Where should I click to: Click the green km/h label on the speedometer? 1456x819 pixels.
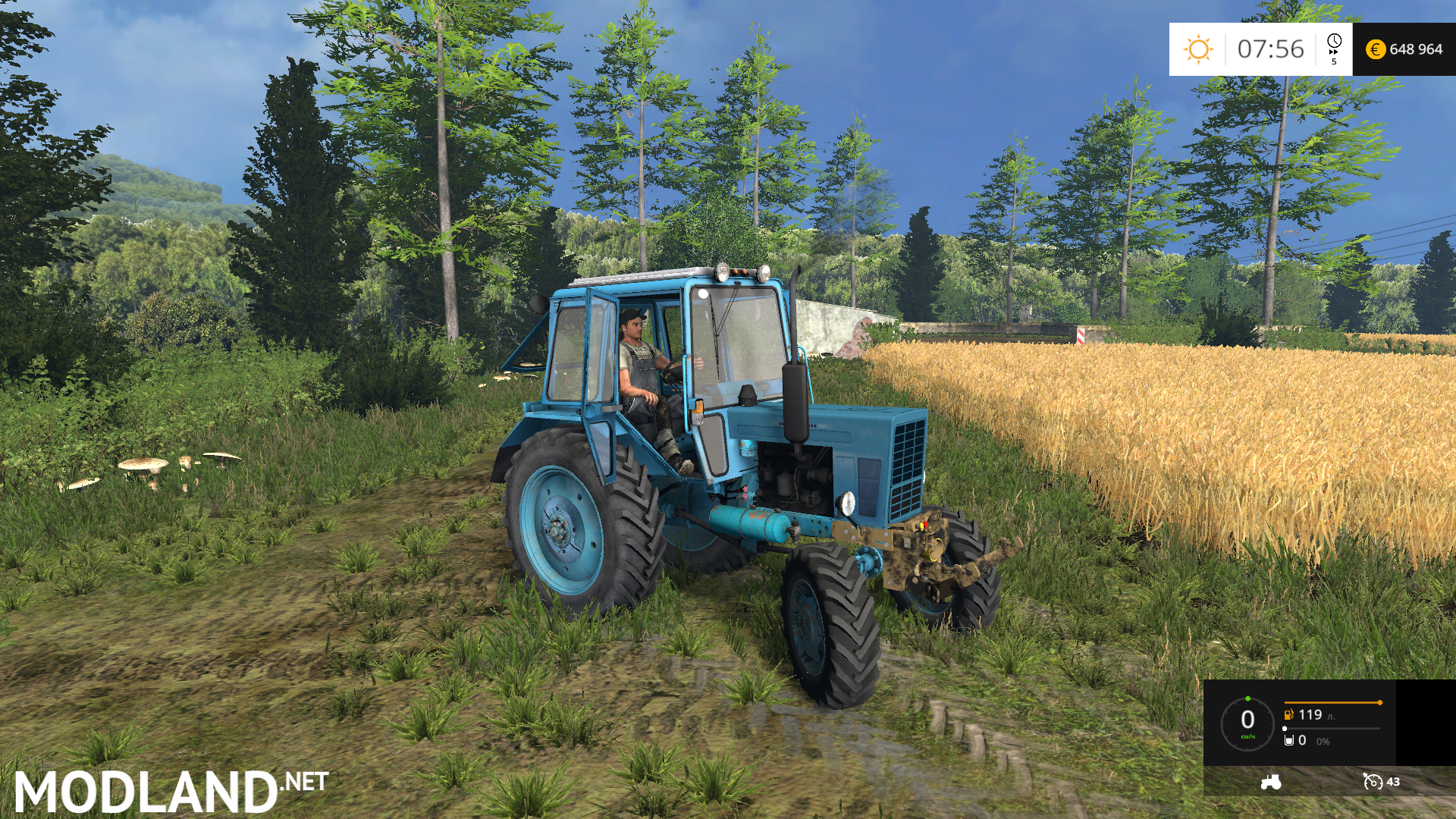click(x=1247, y=736)
